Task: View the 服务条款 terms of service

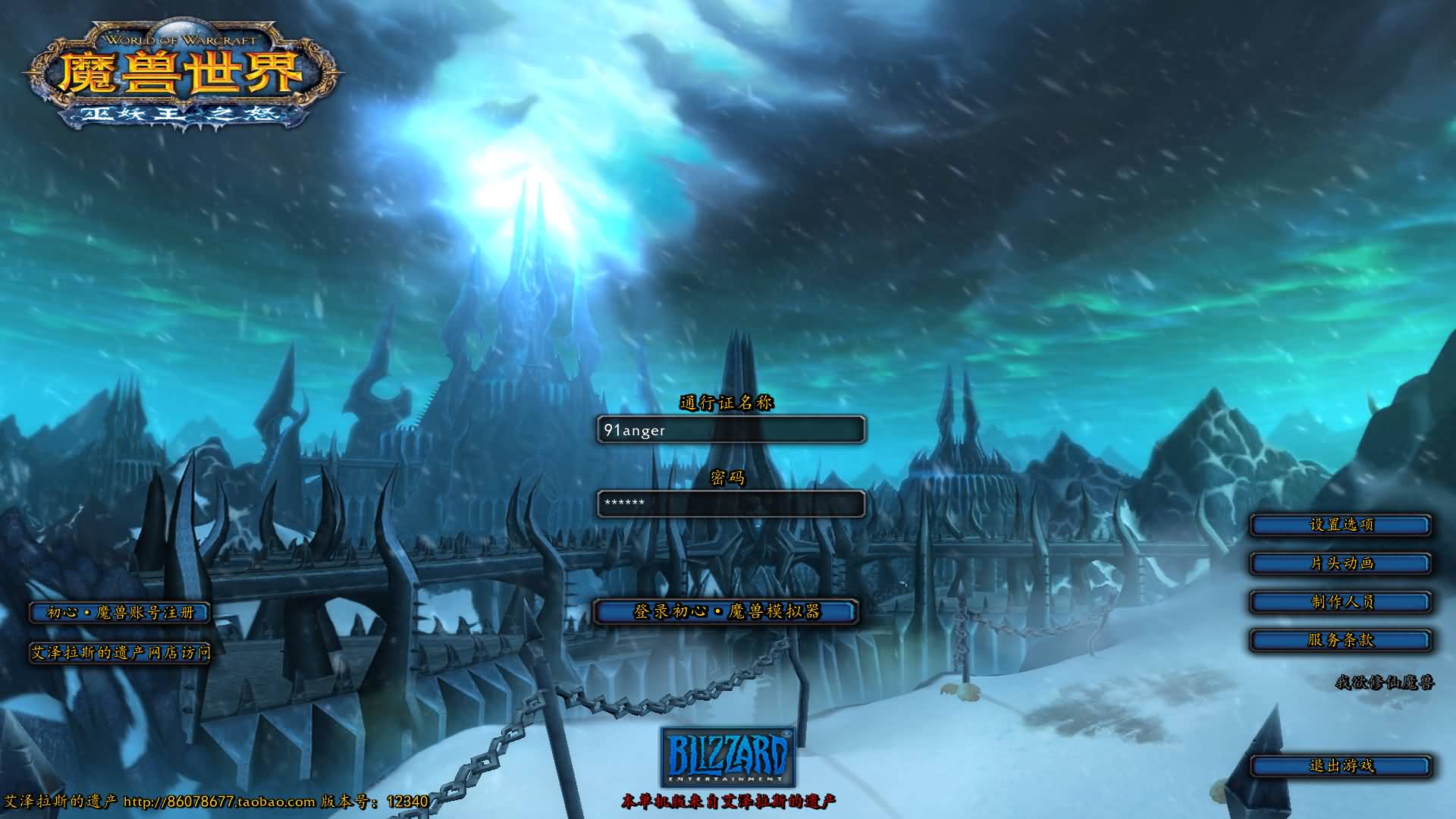Action: pos(1340,640)
